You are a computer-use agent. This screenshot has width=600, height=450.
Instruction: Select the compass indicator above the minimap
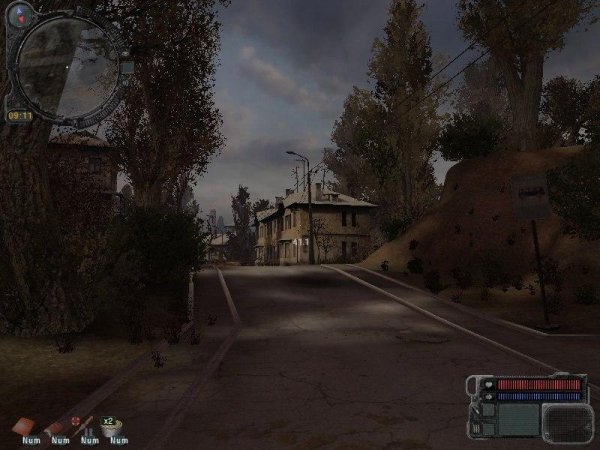[x=21, y=13]
